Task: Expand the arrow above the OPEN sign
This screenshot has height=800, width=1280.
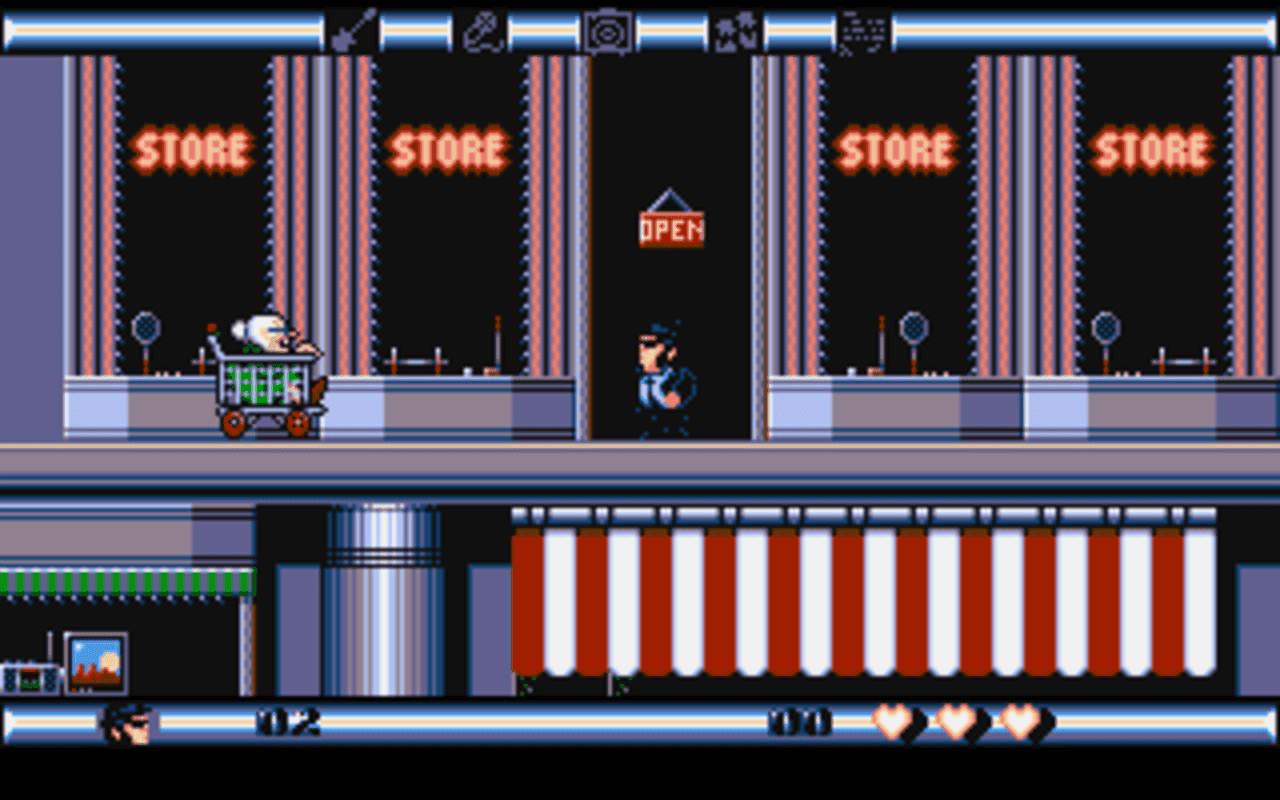Action: [671, 200]
